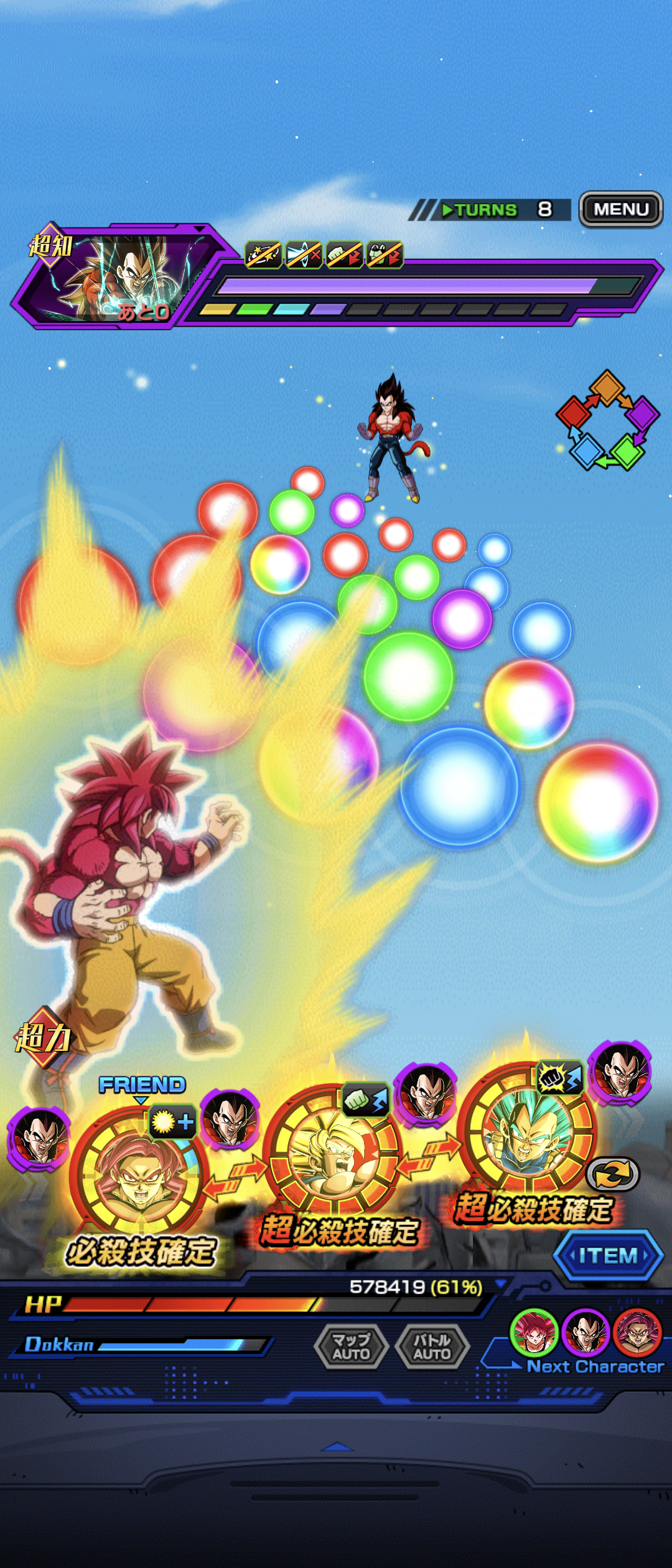The height and width of the screenshot is (1568, 672).
Task: Open the type advantage color wheel
Action: [607, 421]
